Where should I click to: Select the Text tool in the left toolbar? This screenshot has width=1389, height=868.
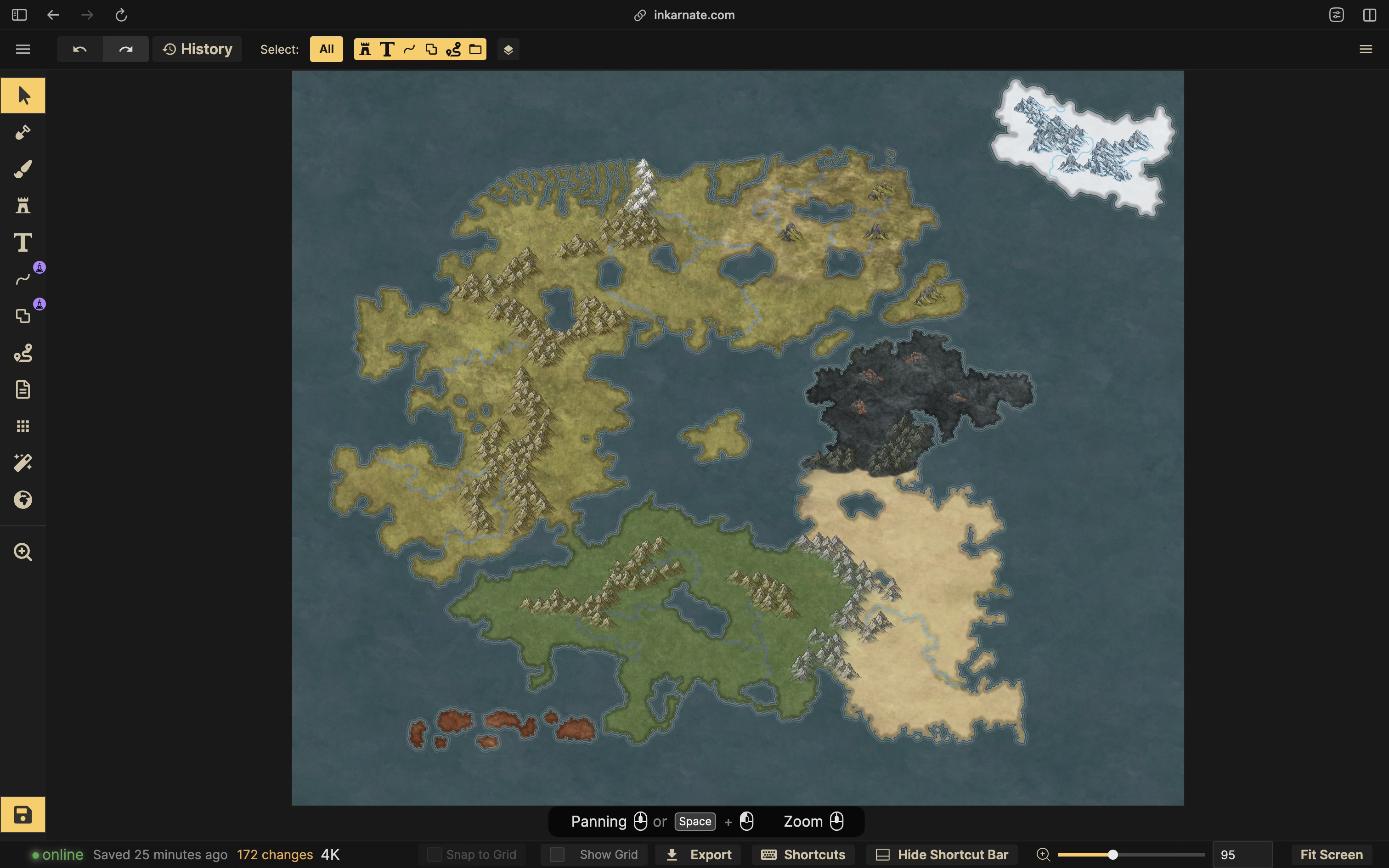(23, 242)
